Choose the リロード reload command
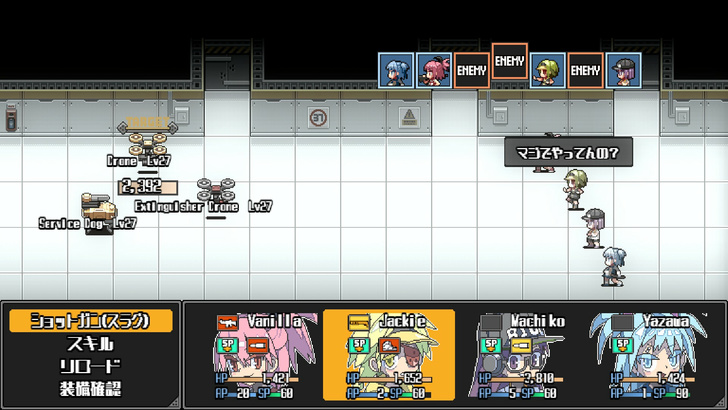This screenshot has height=410, width=728. coord(91,366)
